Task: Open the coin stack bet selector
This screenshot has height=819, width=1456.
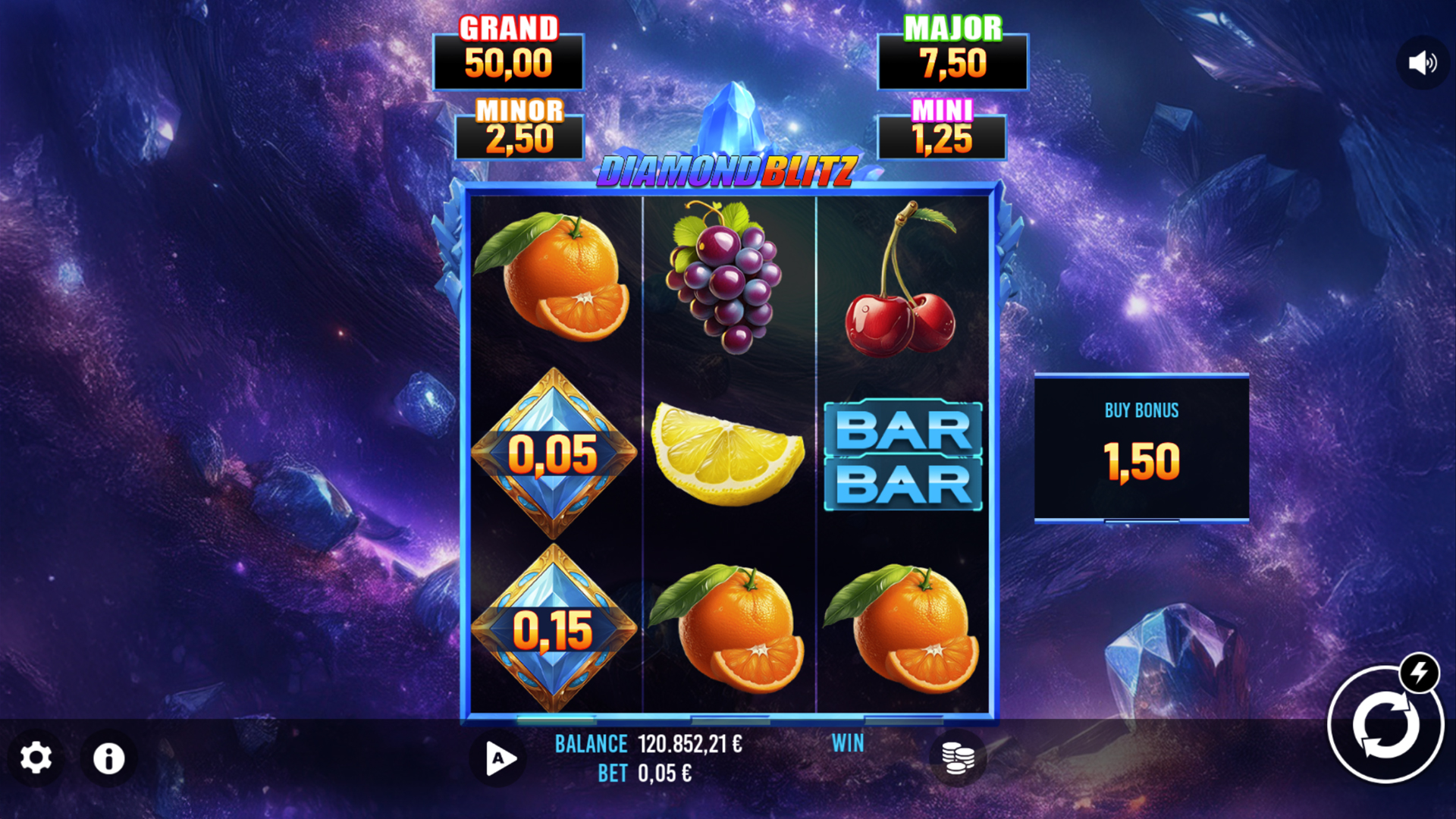Action: (x=957, y=758)
